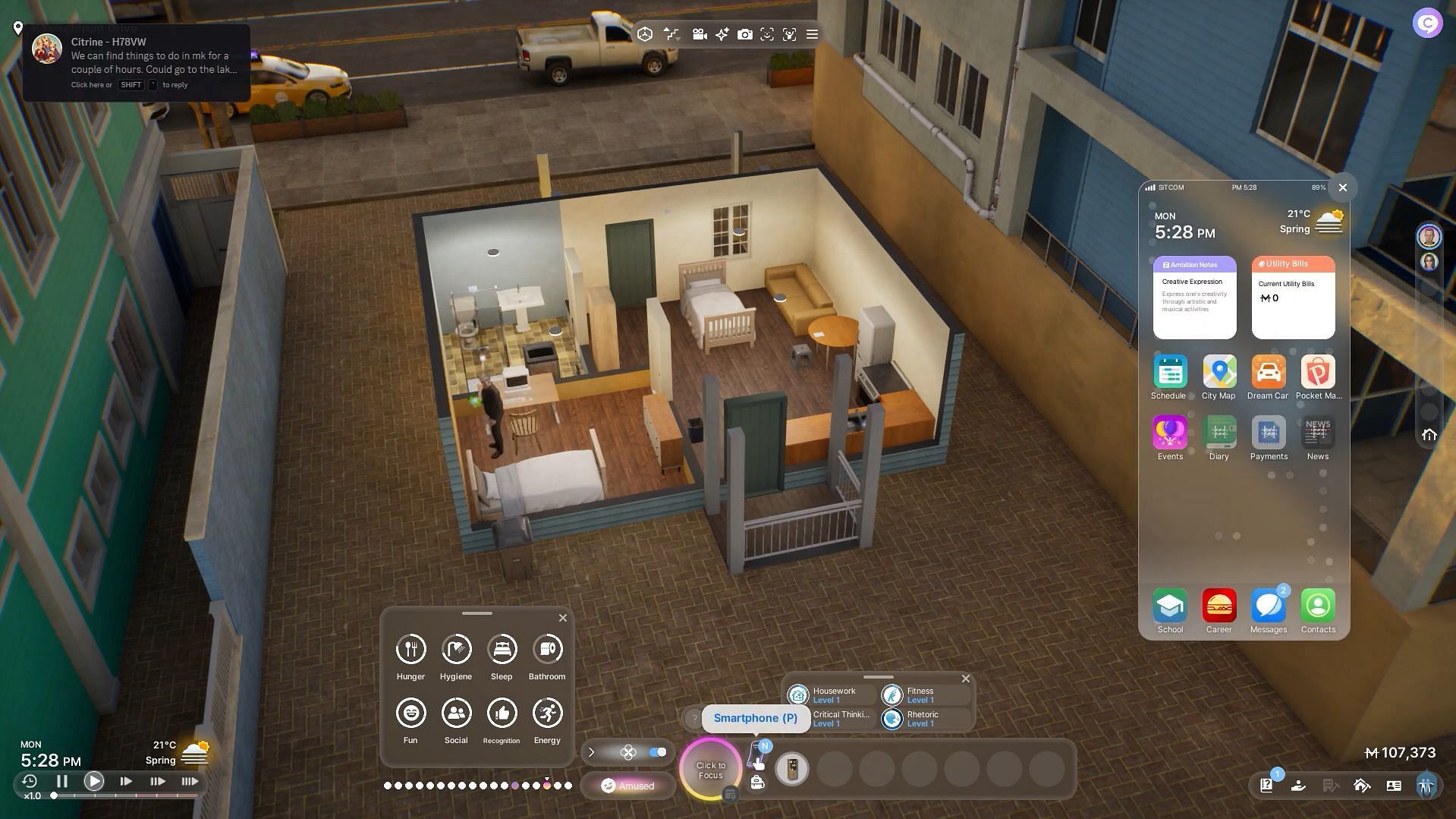Click the Click to Focus circle
Screen dimensions: 1456x819
[x=710, y=770]
